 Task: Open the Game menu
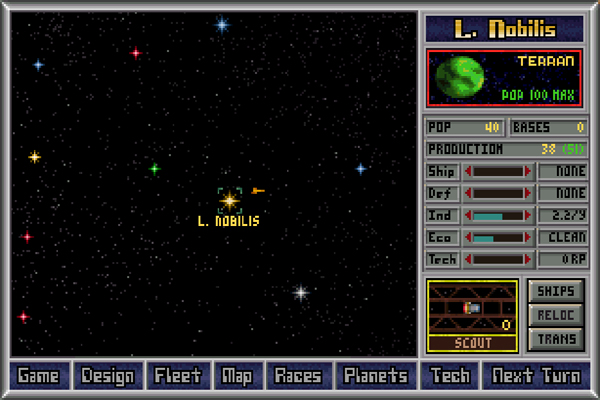point(38,376)
